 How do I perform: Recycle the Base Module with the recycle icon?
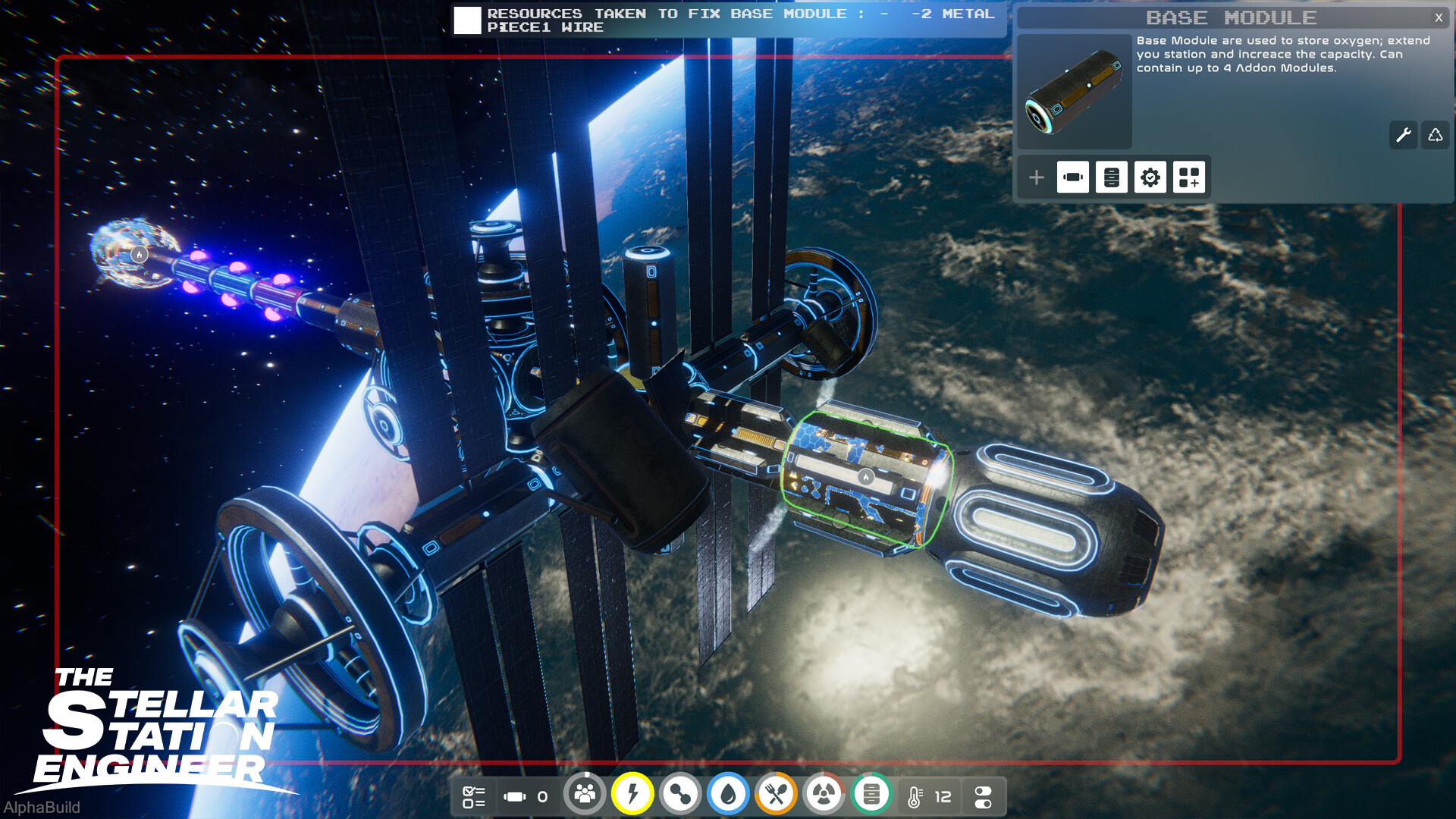coord(1435,135)
